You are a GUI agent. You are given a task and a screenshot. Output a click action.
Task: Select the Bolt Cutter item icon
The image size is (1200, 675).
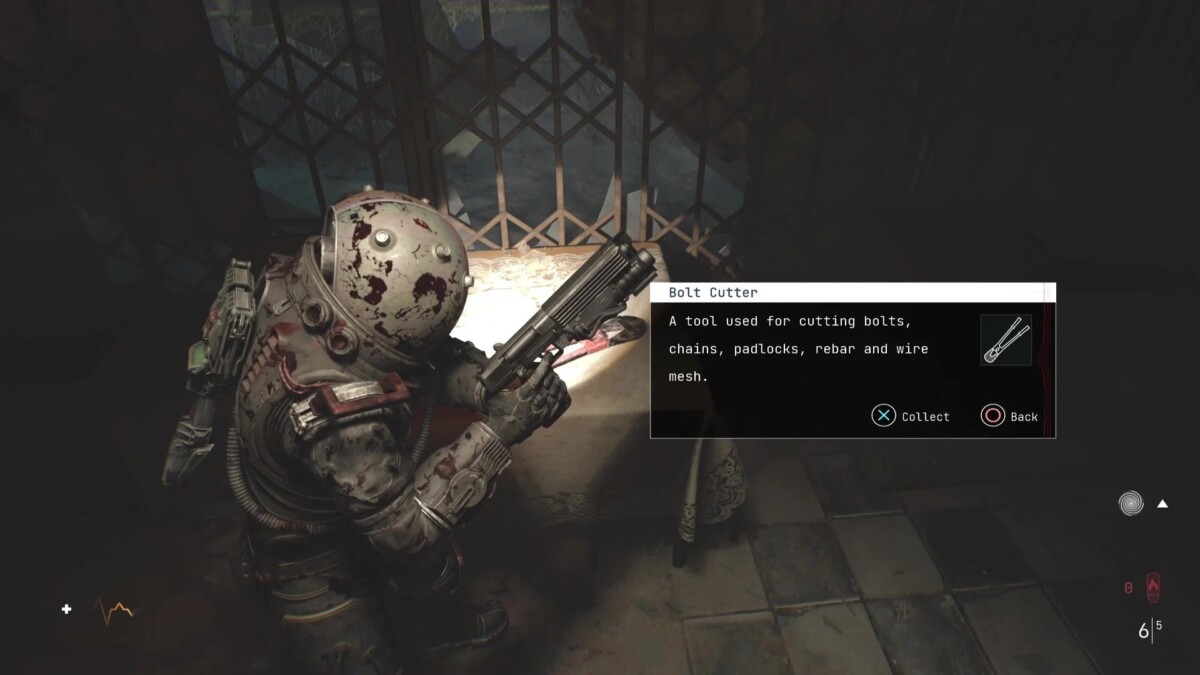(1006, 340)
